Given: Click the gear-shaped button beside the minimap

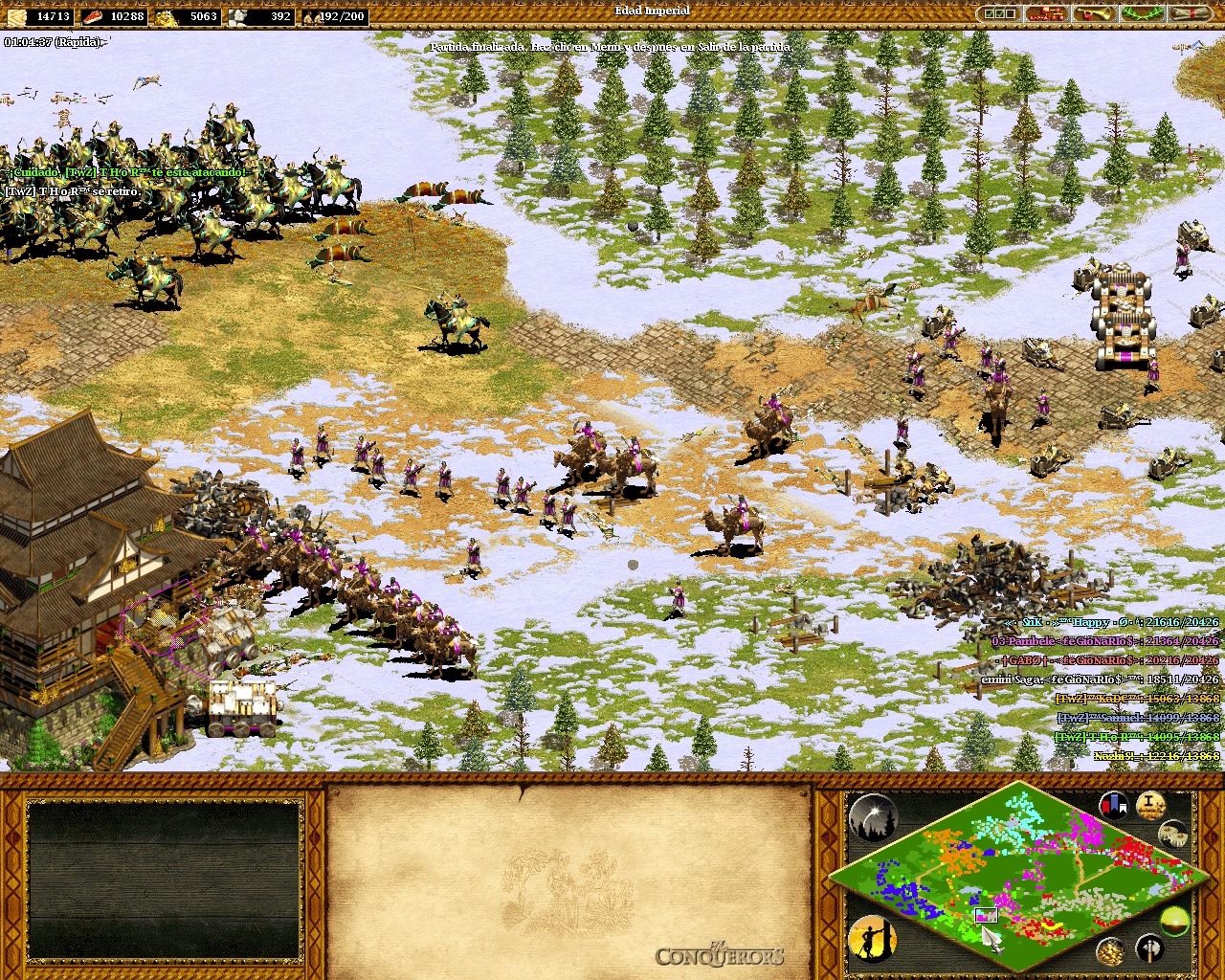Looking at the screenshot, I should click(x=1173, y=834).
